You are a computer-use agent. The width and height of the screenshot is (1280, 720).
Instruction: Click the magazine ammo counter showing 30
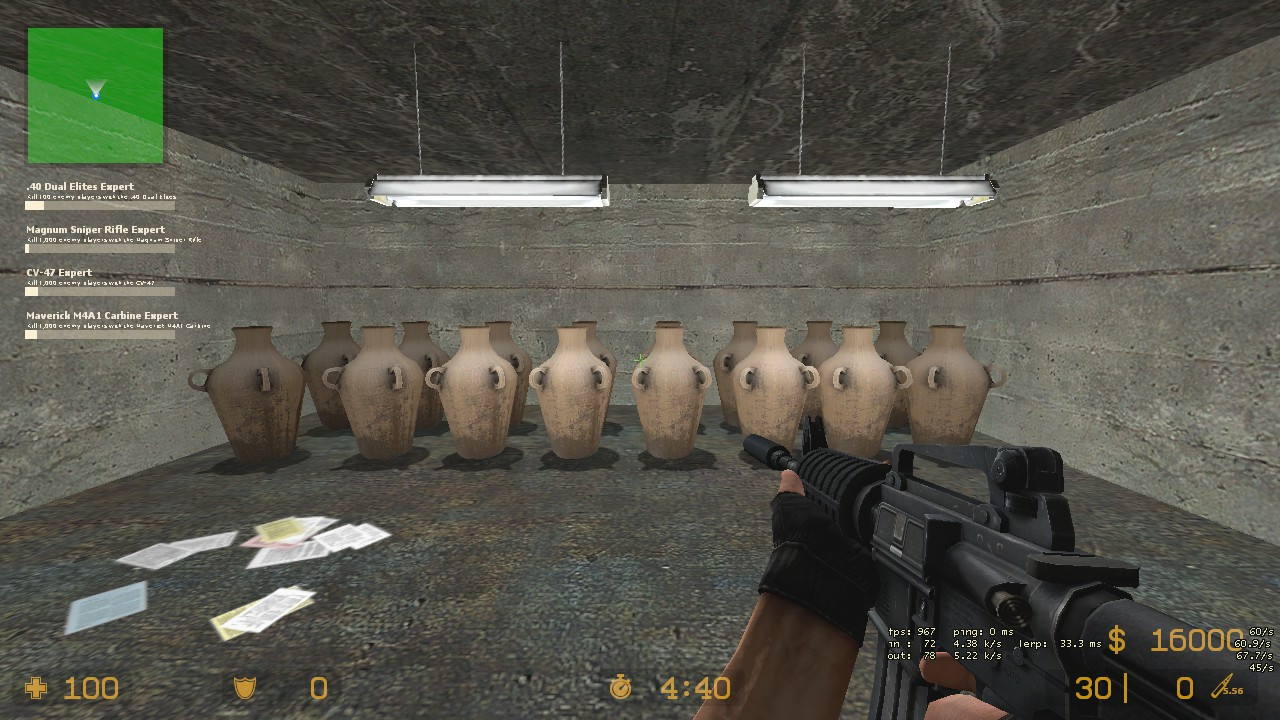click(1095, 688)
